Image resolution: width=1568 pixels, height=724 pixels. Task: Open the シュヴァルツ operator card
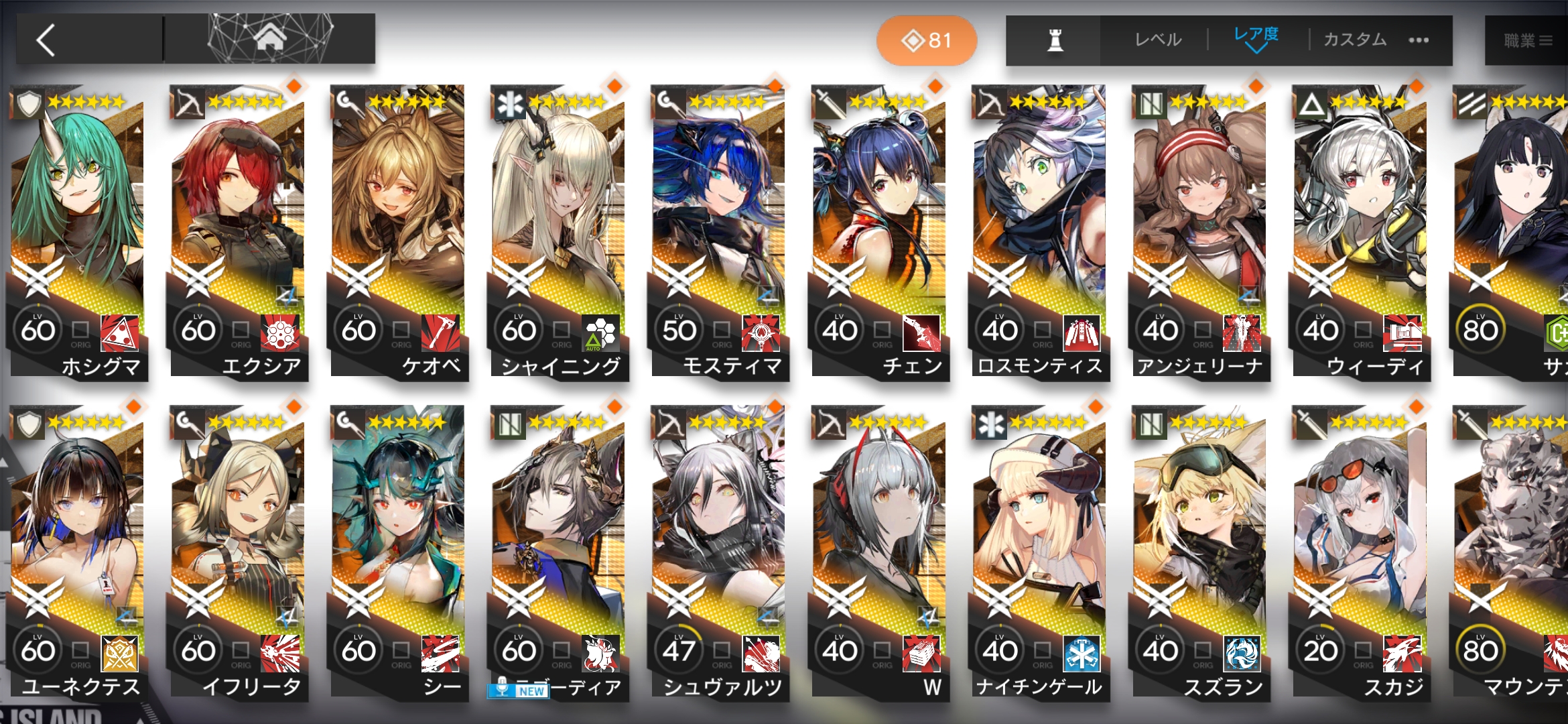pos(719,550)
